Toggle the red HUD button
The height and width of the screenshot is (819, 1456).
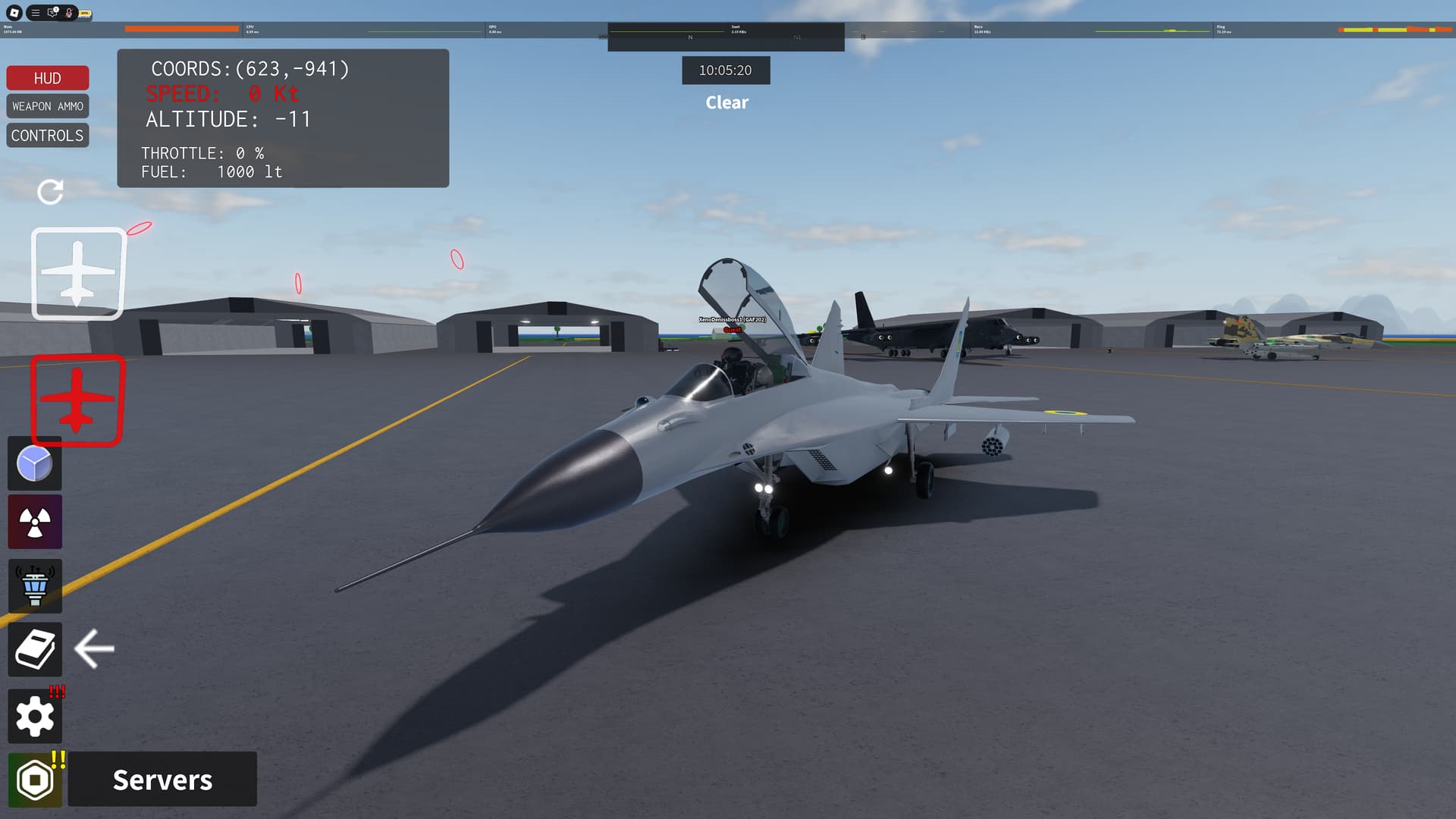pos(47,78)
